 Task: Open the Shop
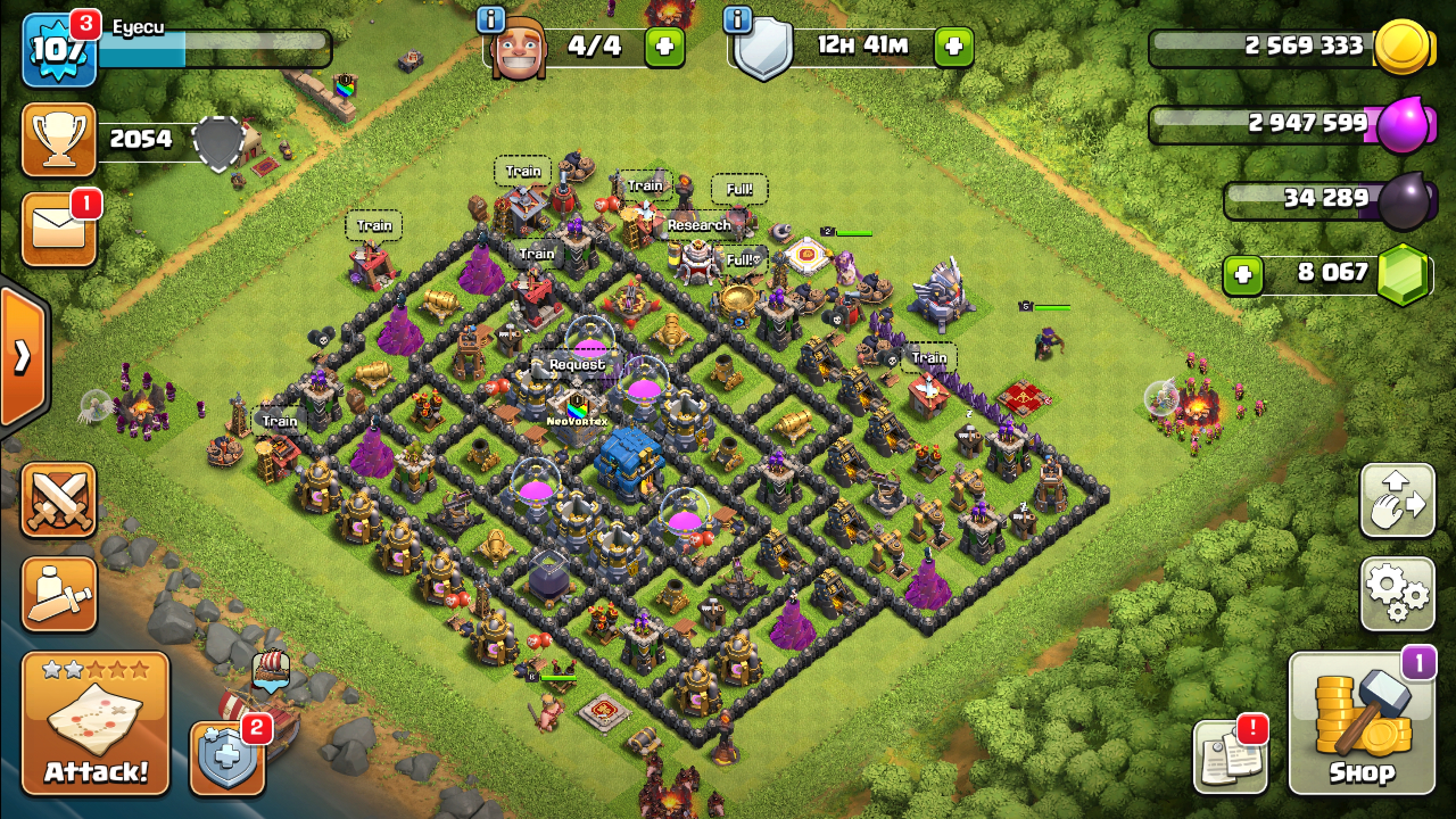click(x=1362, y=722)
